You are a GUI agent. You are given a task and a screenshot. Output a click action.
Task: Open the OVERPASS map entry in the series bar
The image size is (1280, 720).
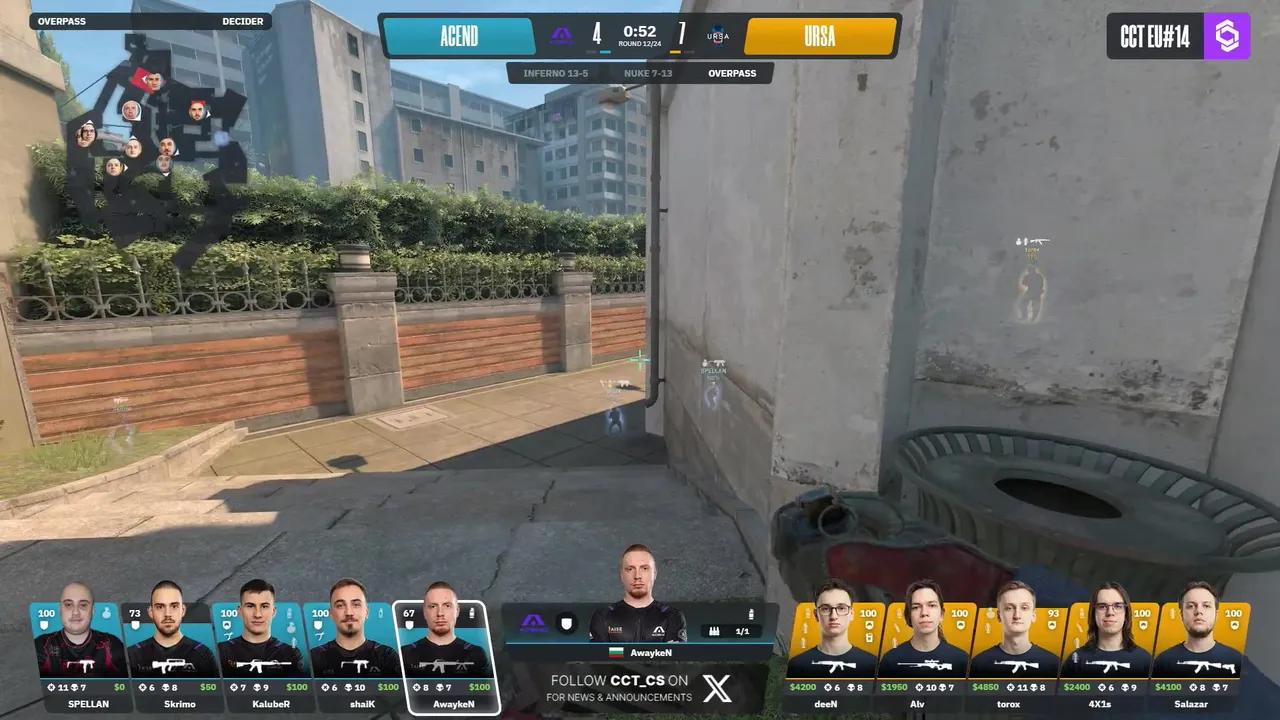click(x=732, y=72)
